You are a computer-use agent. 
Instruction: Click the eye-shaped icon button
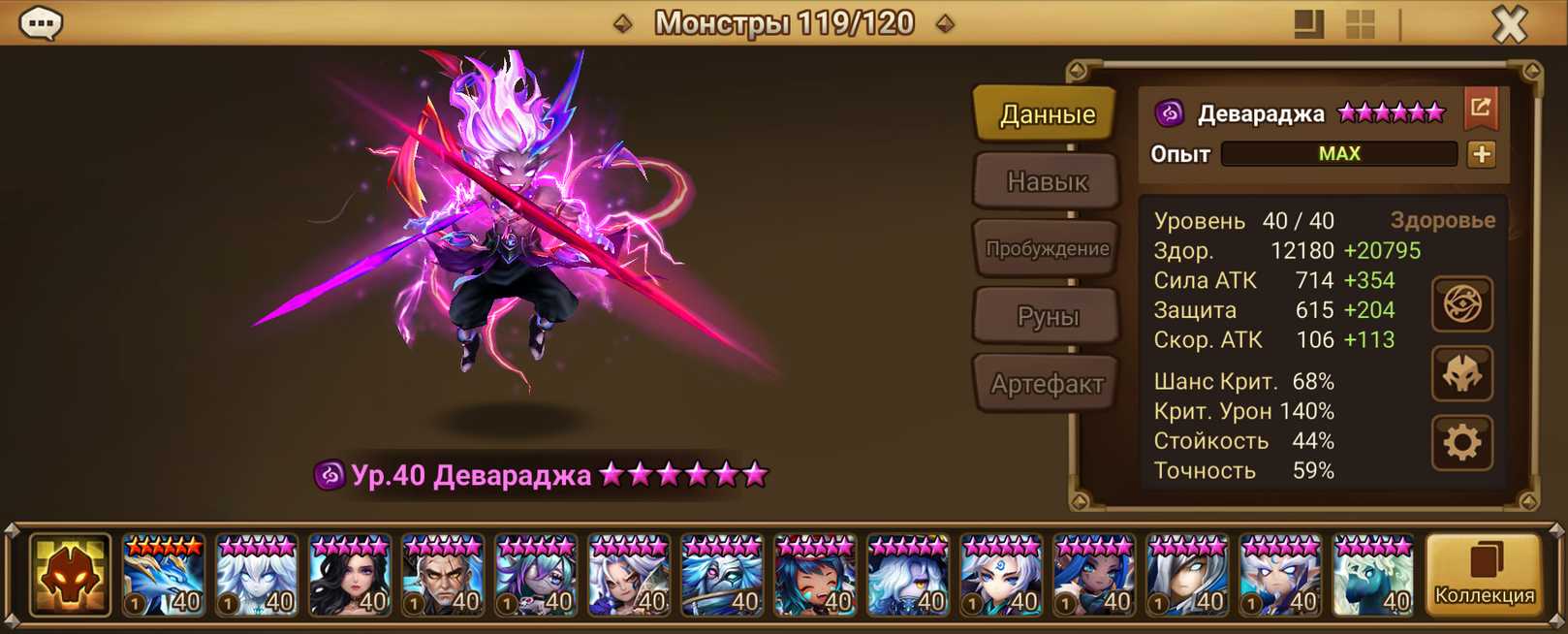click(x=1461, y=304)
